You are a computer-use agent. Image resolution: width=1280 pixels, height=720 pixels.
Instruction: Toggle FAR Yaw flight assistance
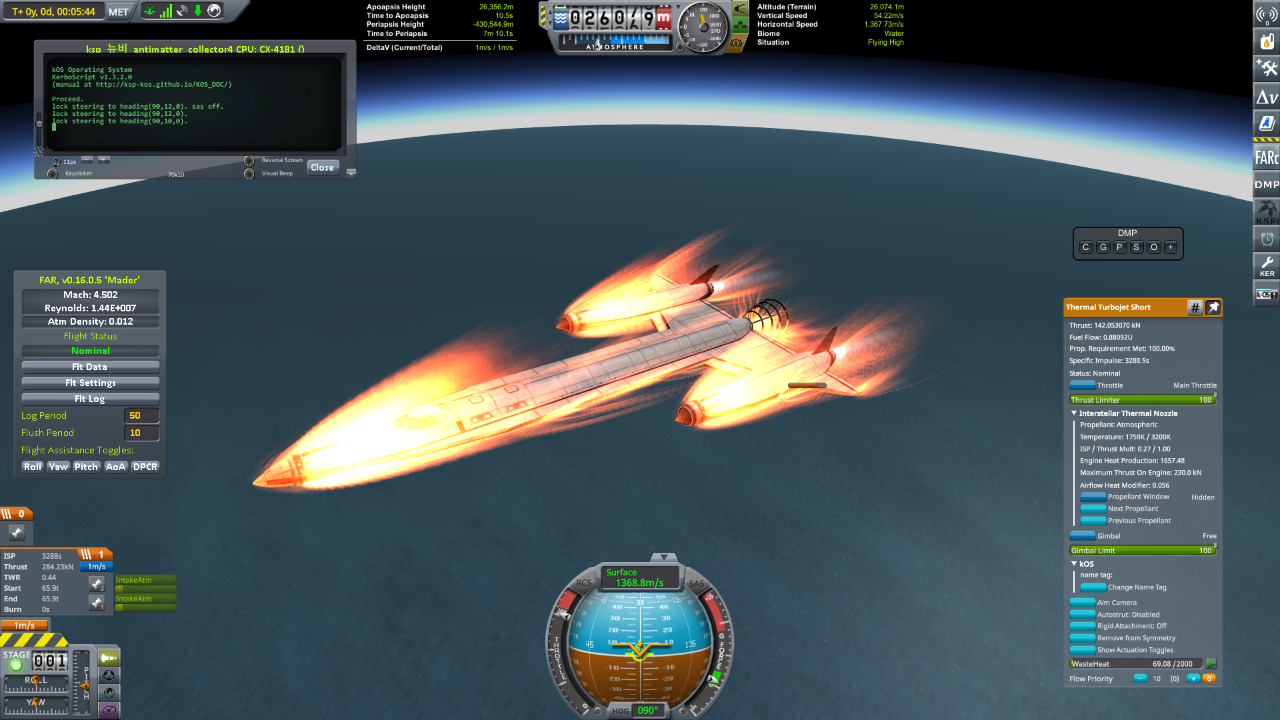tap(59, 466)
